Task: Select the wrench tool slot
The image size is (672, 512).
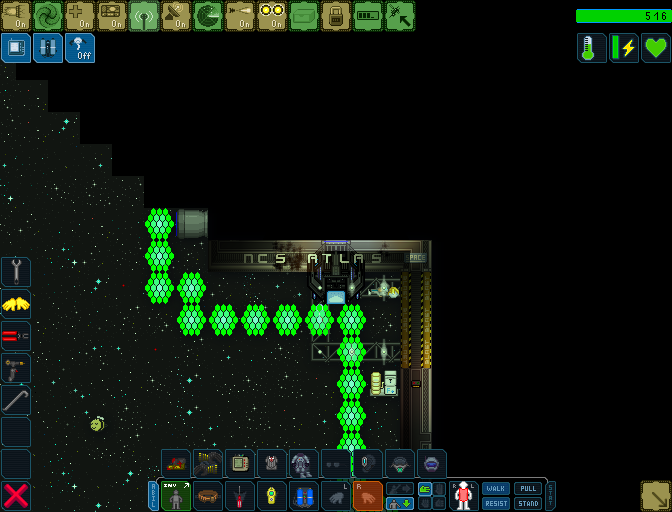Action: click(x=16, y=272)
